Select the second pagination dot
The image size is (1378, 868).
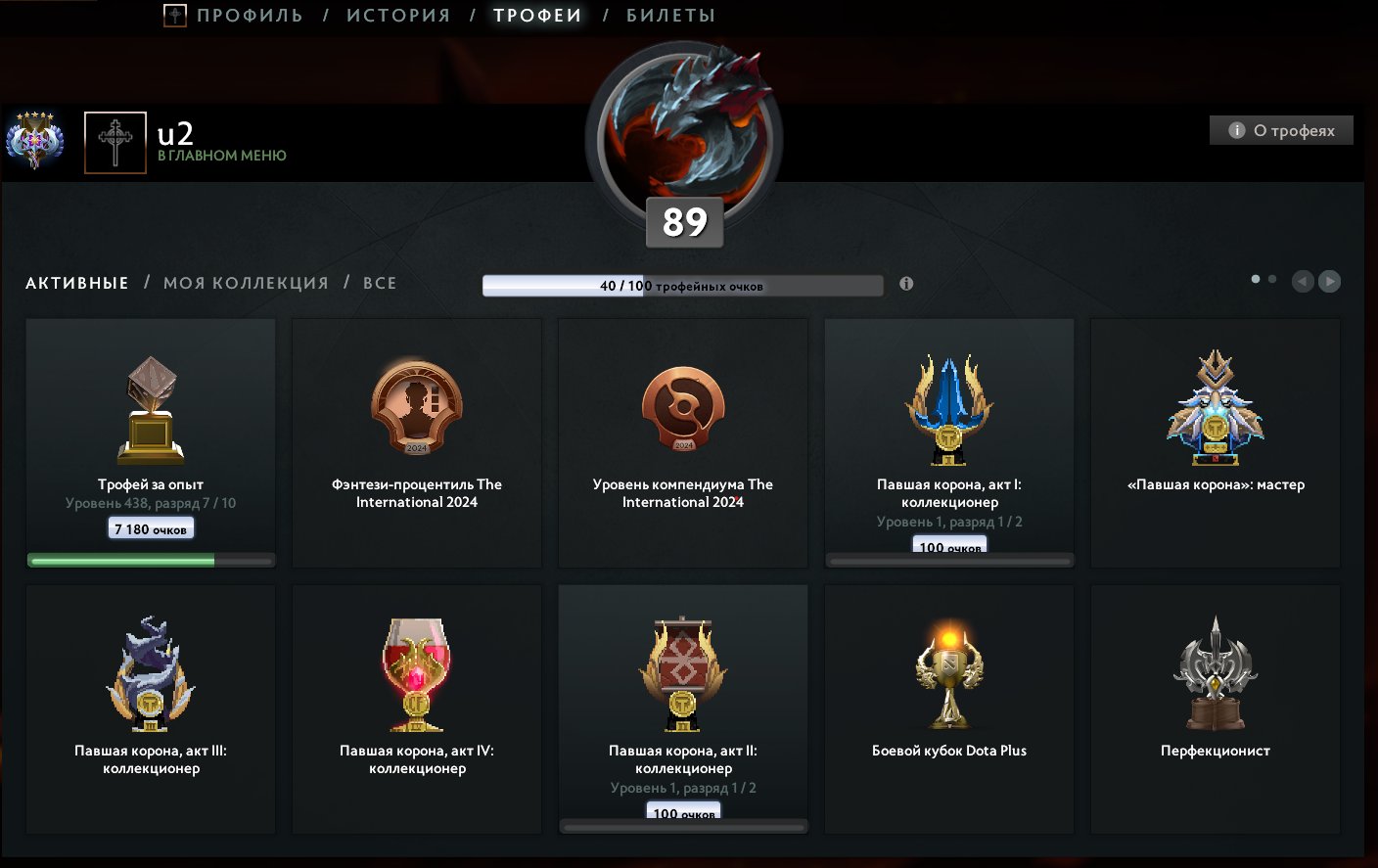tap(1270, 279)
